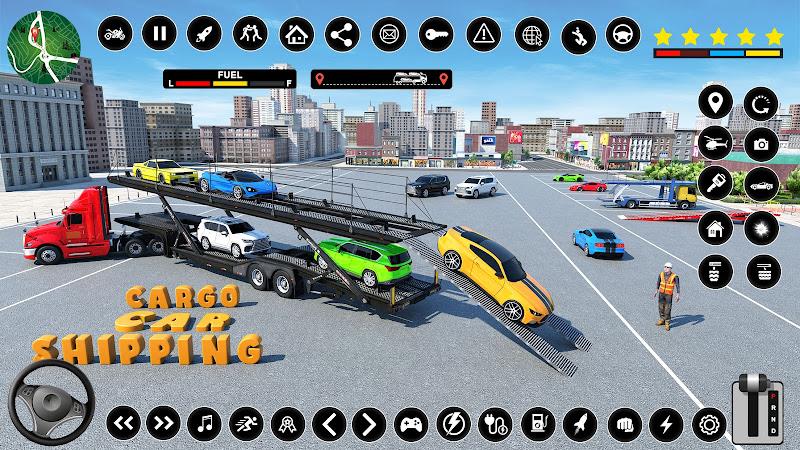
Task: Pause the game
Action: click(158, 35)
